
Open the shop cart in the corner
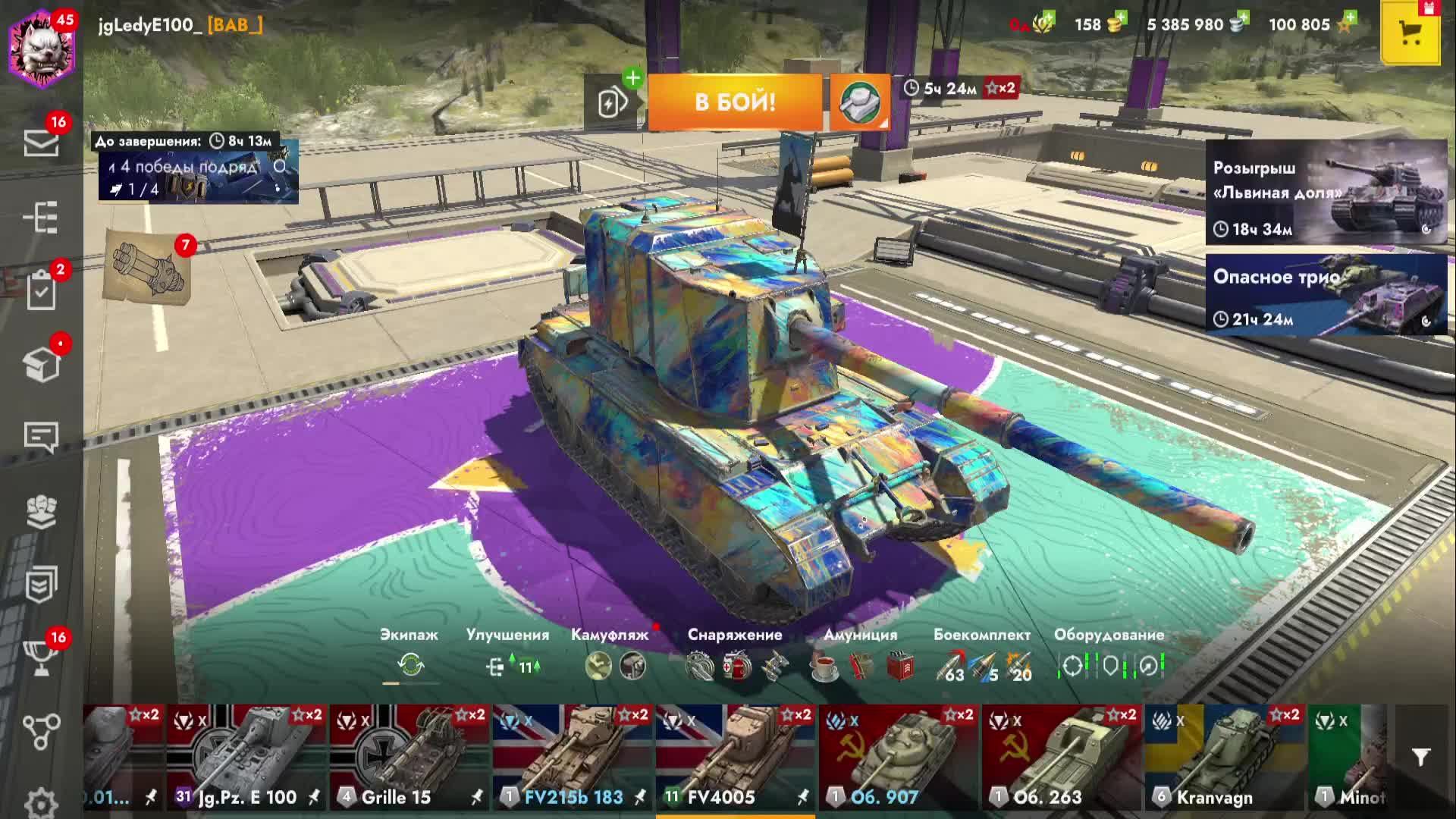pos(1410,33)
